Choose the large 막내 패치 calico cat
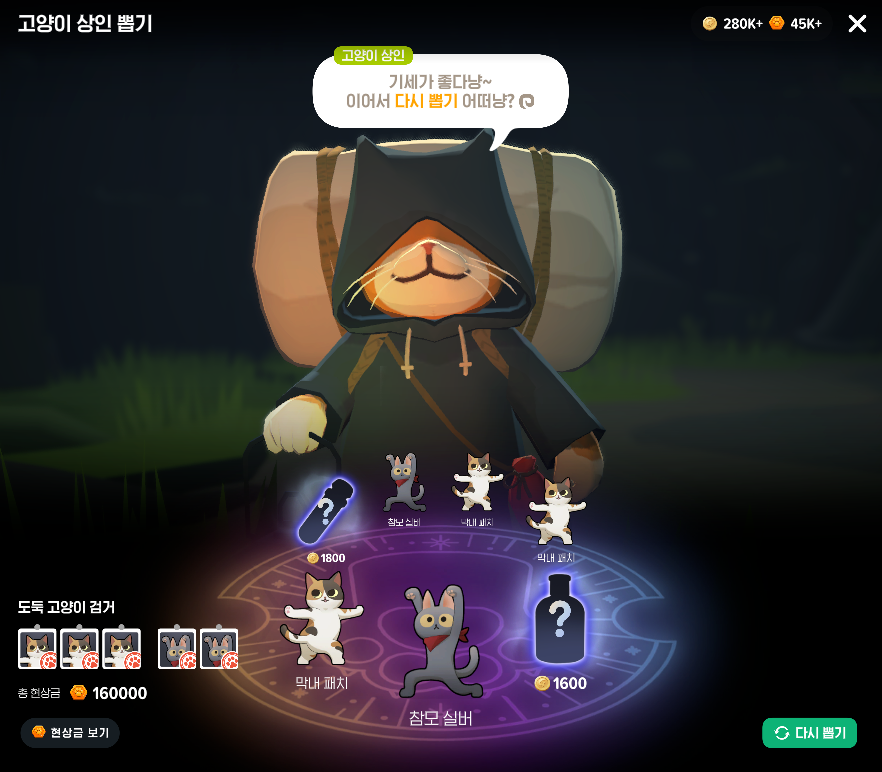Screen dimensions: 882x772 321,620
